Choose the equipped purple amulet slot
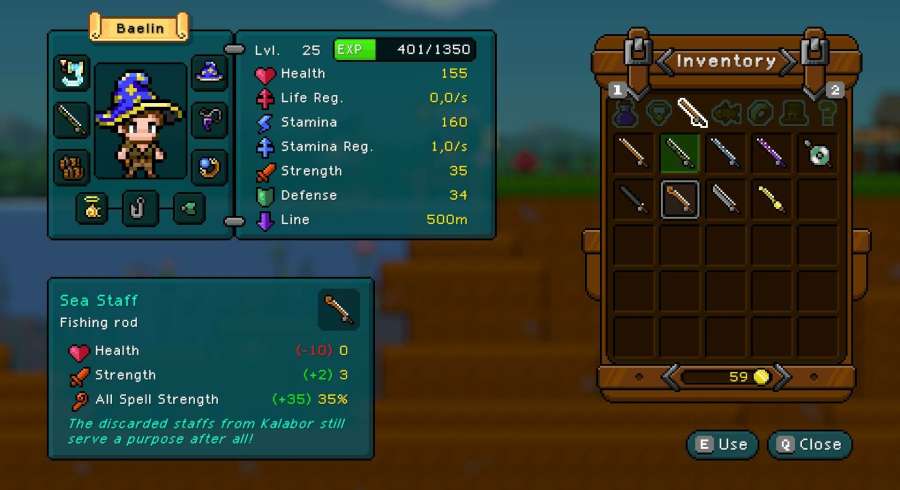 point(210,119)
